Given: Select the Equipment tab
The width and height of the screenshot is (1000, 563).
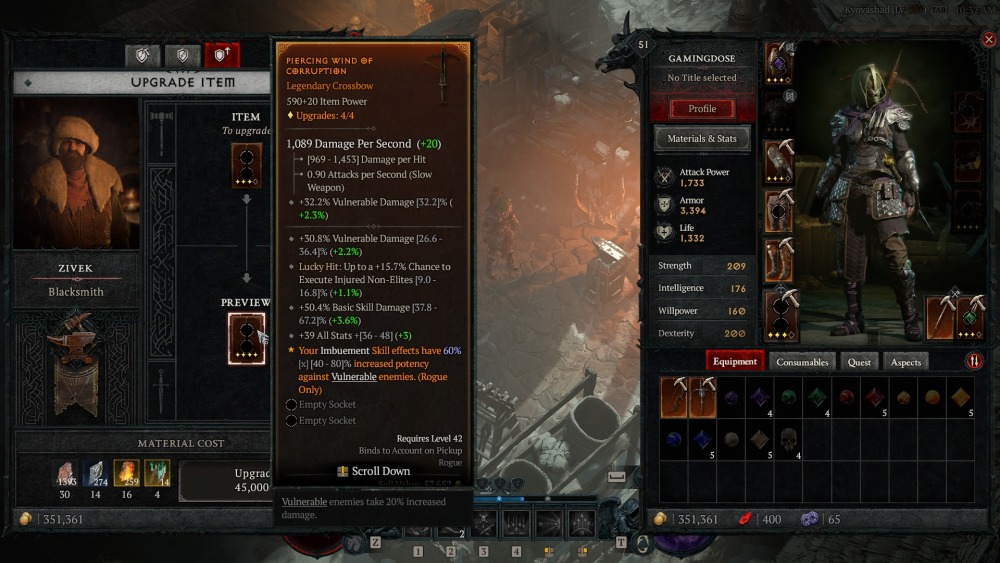Looking at the screenshot, I should tap(735, 362).
